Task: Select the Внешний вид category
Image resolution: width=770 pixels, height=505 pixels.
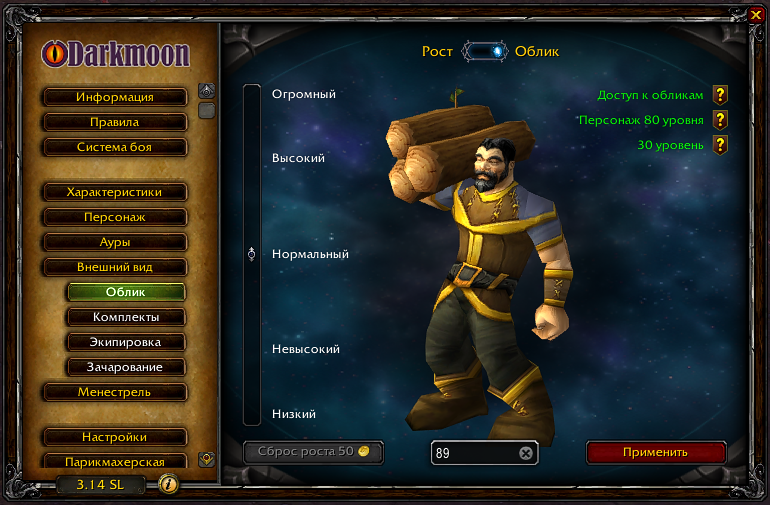Action: tap(115, 267)
